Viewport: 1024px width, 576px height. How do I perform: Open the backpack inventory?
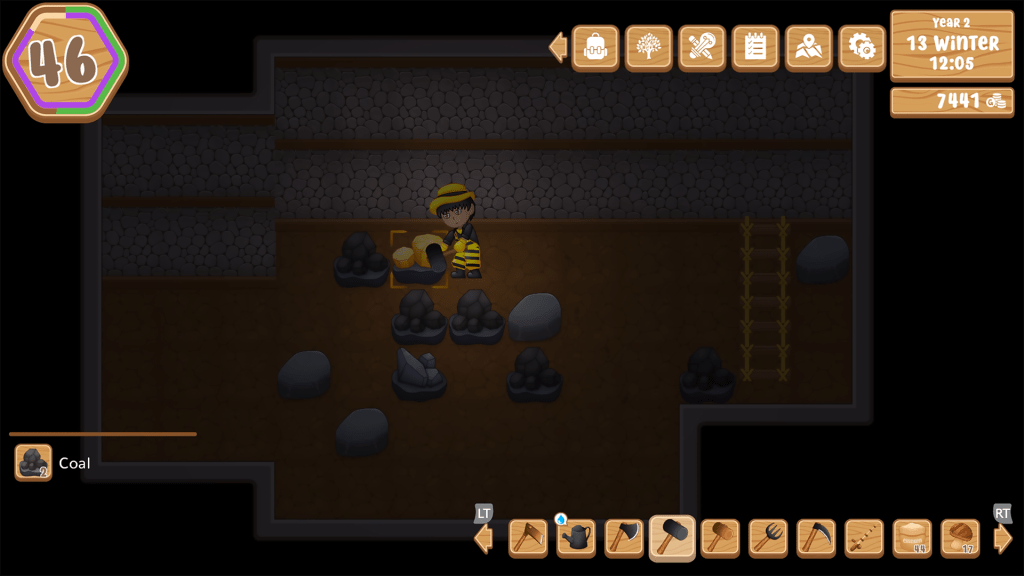click(595, 47)
